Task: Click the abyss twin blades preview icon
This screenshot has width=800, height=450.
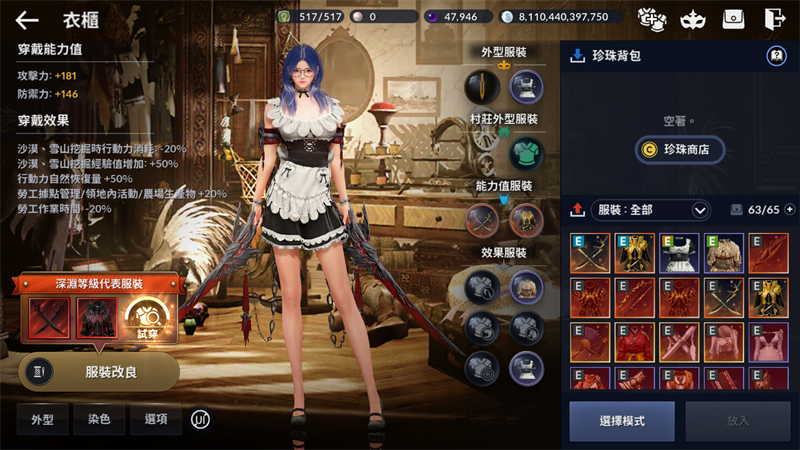Action: click(49, 319)
